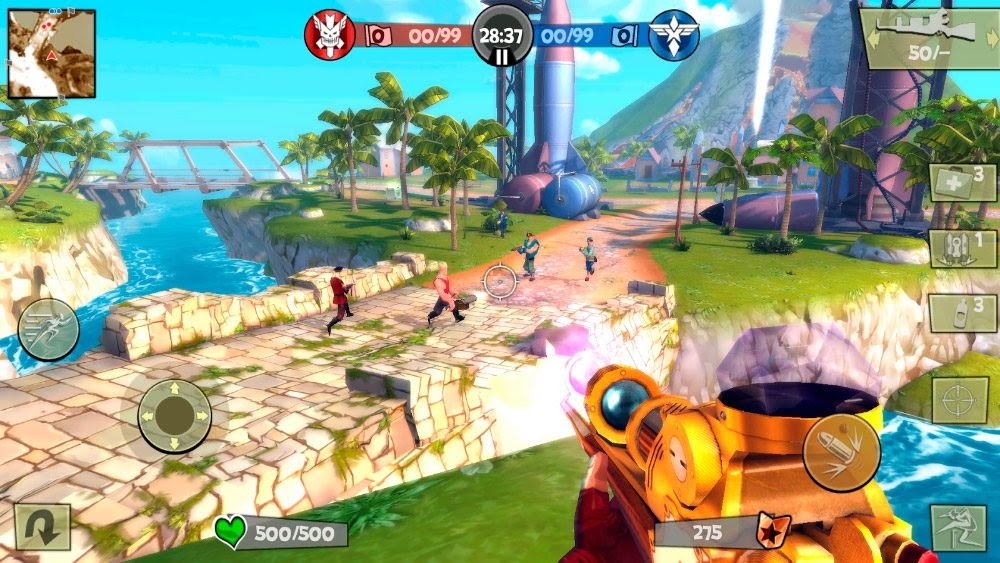Open the minimap
This screenshot has width=1000, height=563.
tap(52, 53)
